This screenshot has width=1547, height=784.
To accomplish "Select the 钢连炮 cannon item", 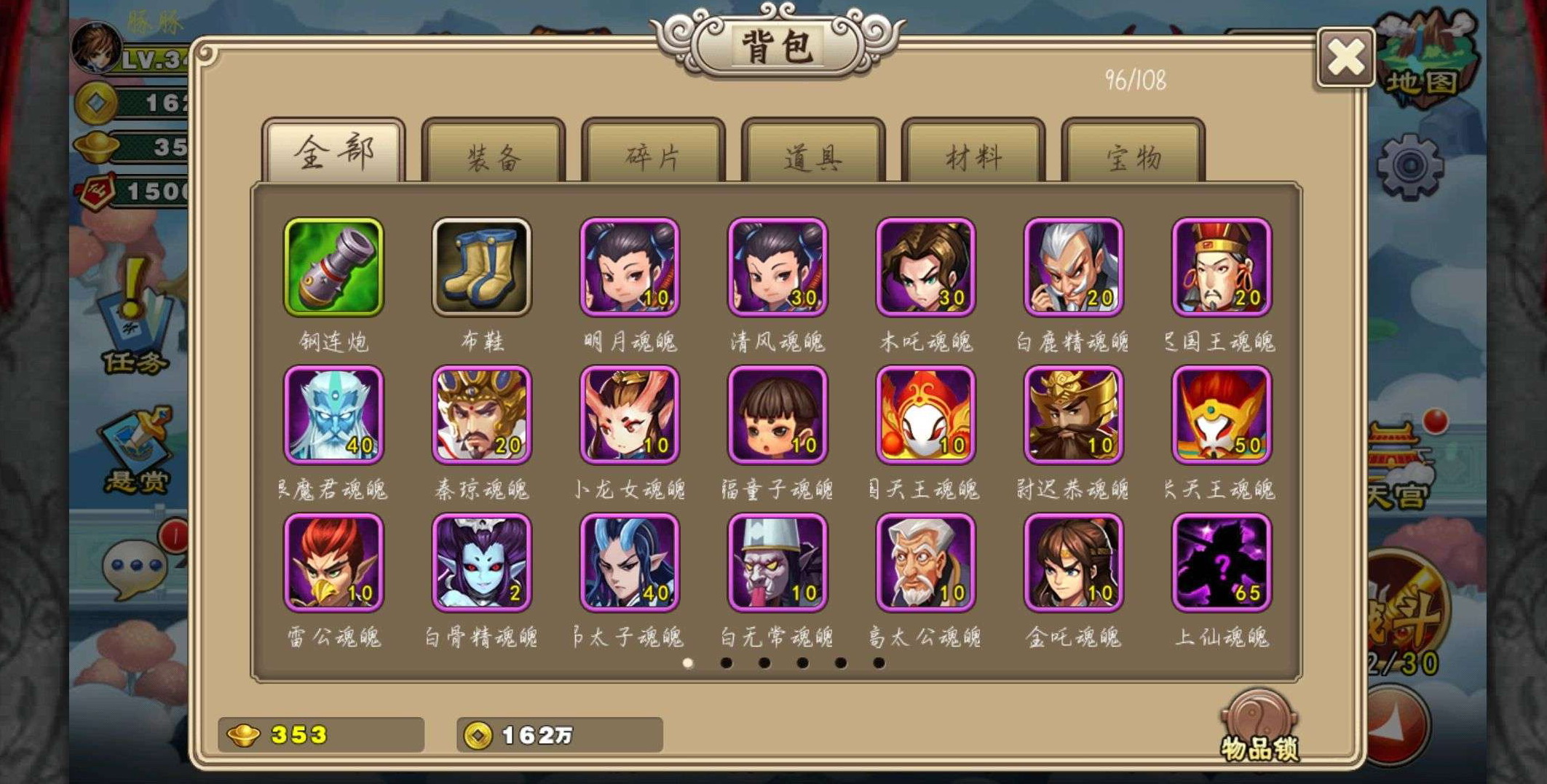I will 334,267.
